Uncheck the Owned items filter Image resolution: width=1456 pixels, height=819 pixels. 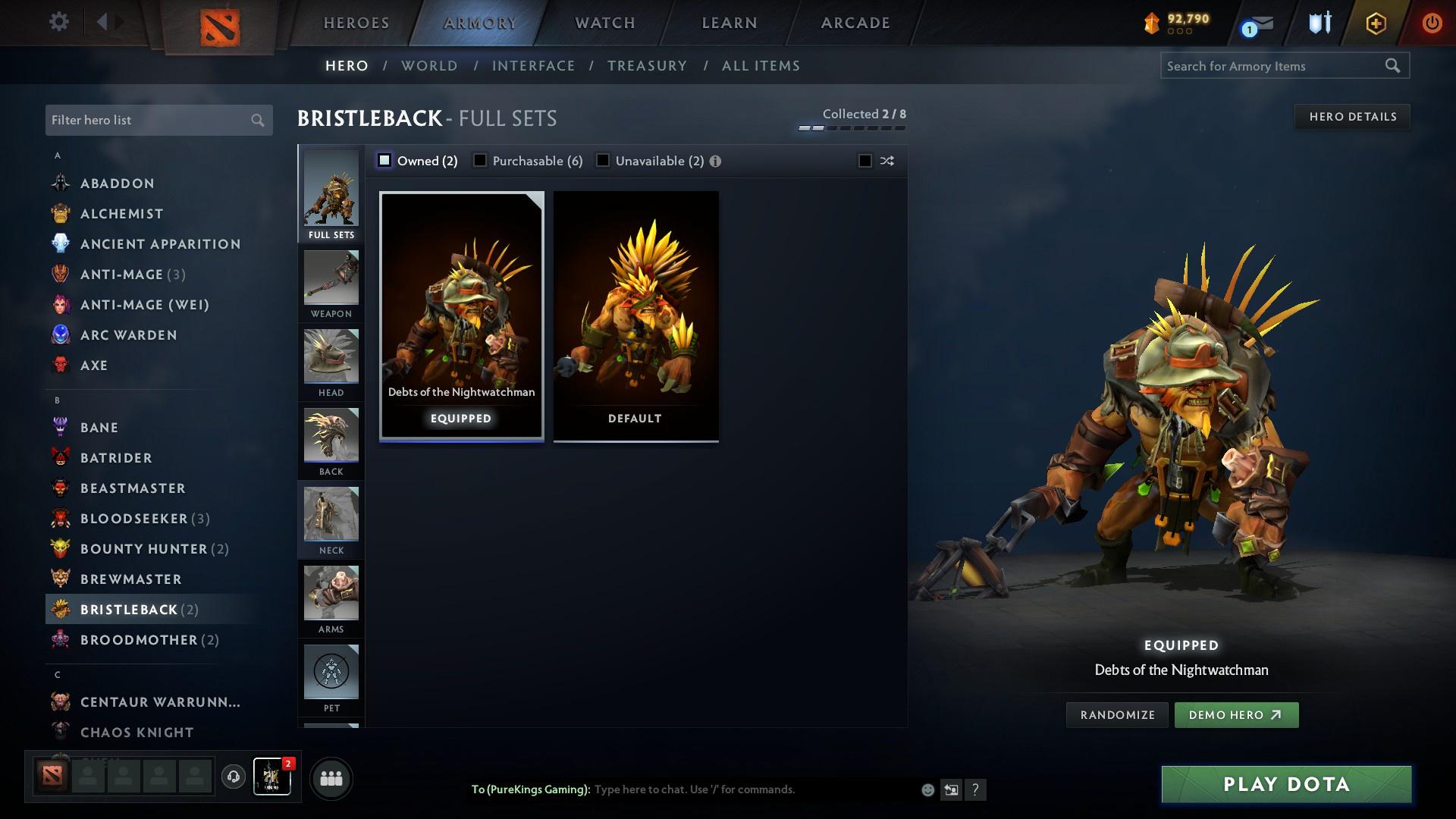click(x=385, y=161)
